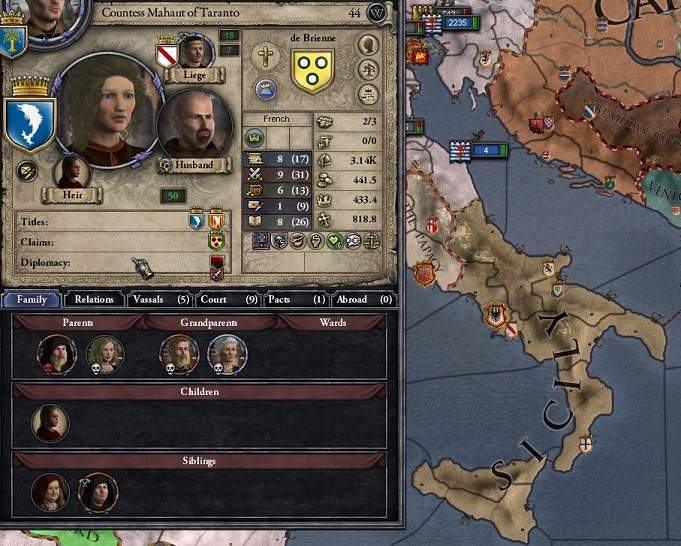Image resolution: width=681 pixels, height=546 pixels.
Task: Select the only child's portrait
Action: coord(50,423)
